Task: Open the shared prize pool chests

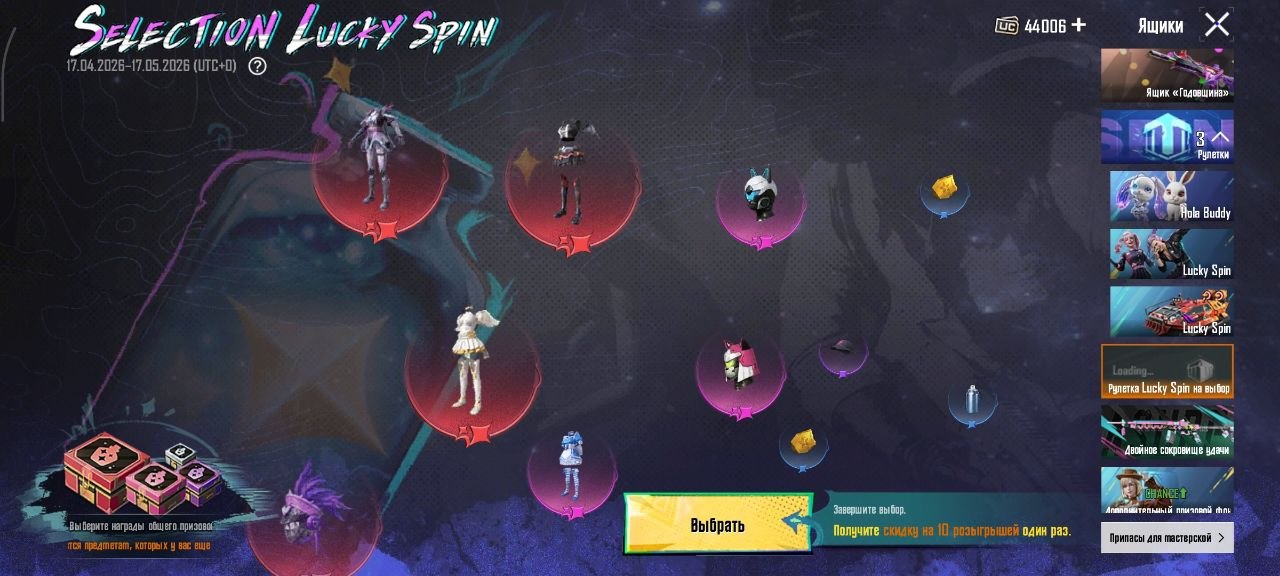Action: click(141, 477)
